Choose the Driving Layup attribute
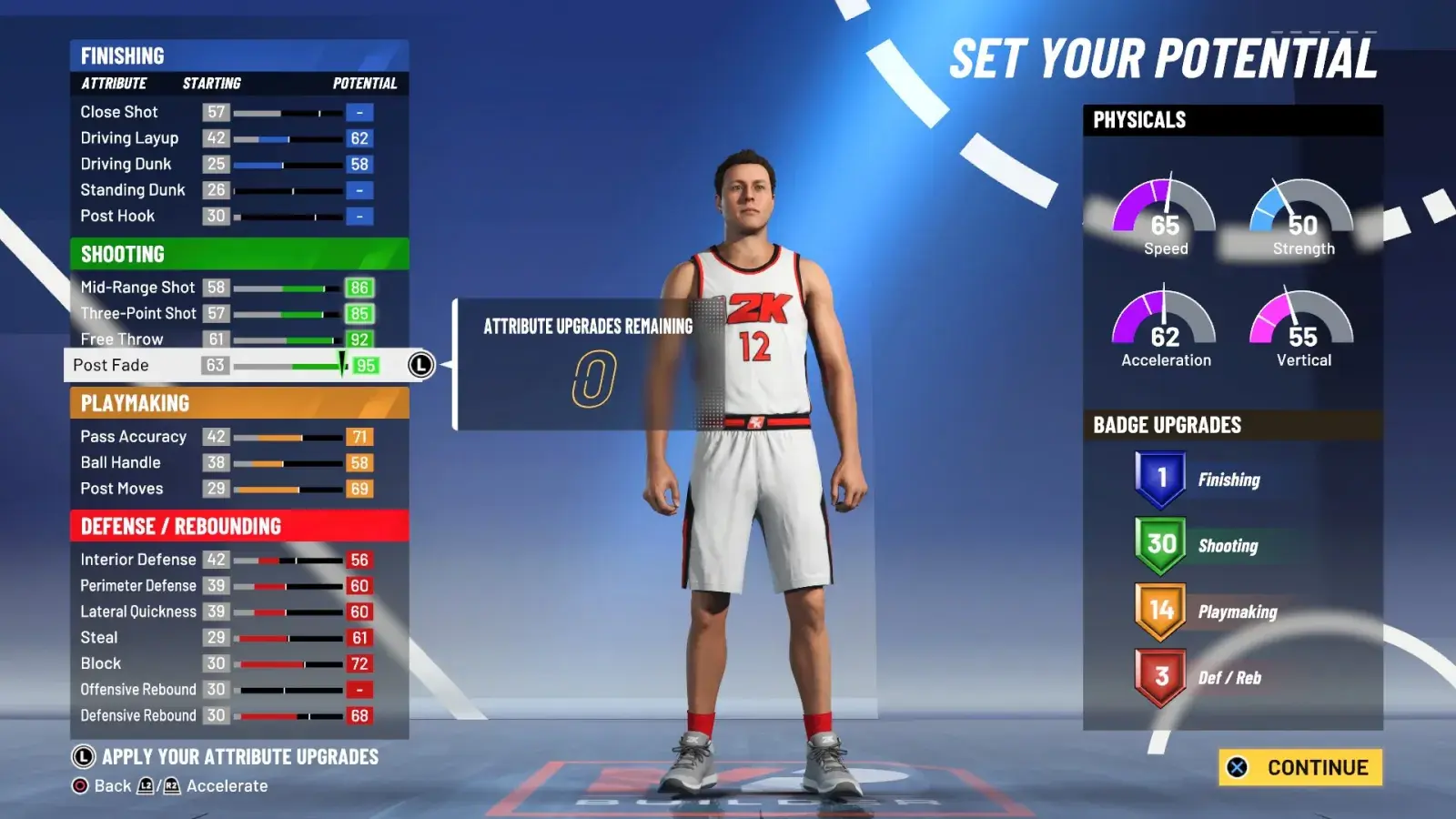Viewport: 1456px width, 819px height. tap(129, 138)
